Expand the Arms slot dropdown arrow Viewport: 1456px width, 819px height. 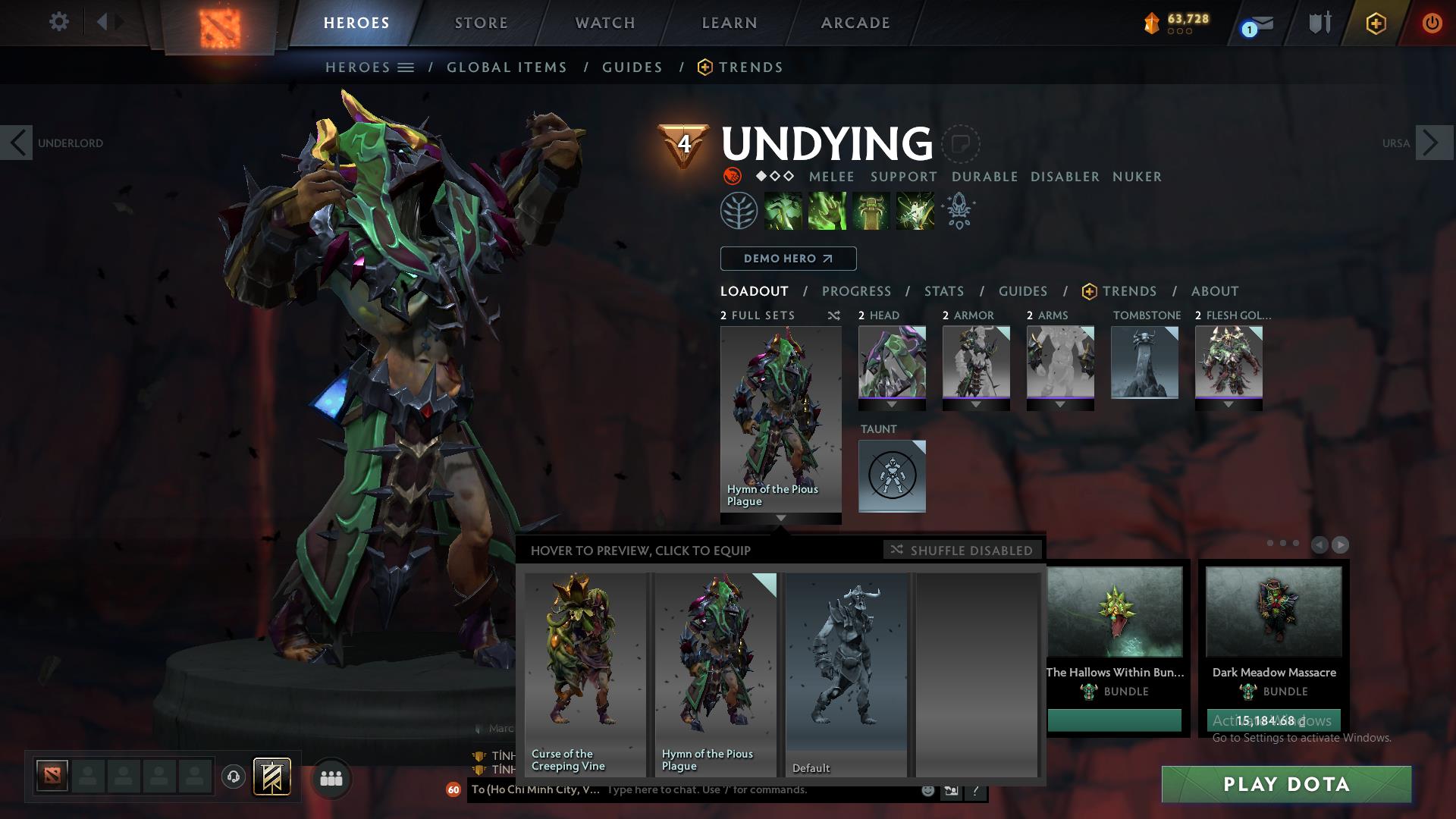pos(1060,405)
